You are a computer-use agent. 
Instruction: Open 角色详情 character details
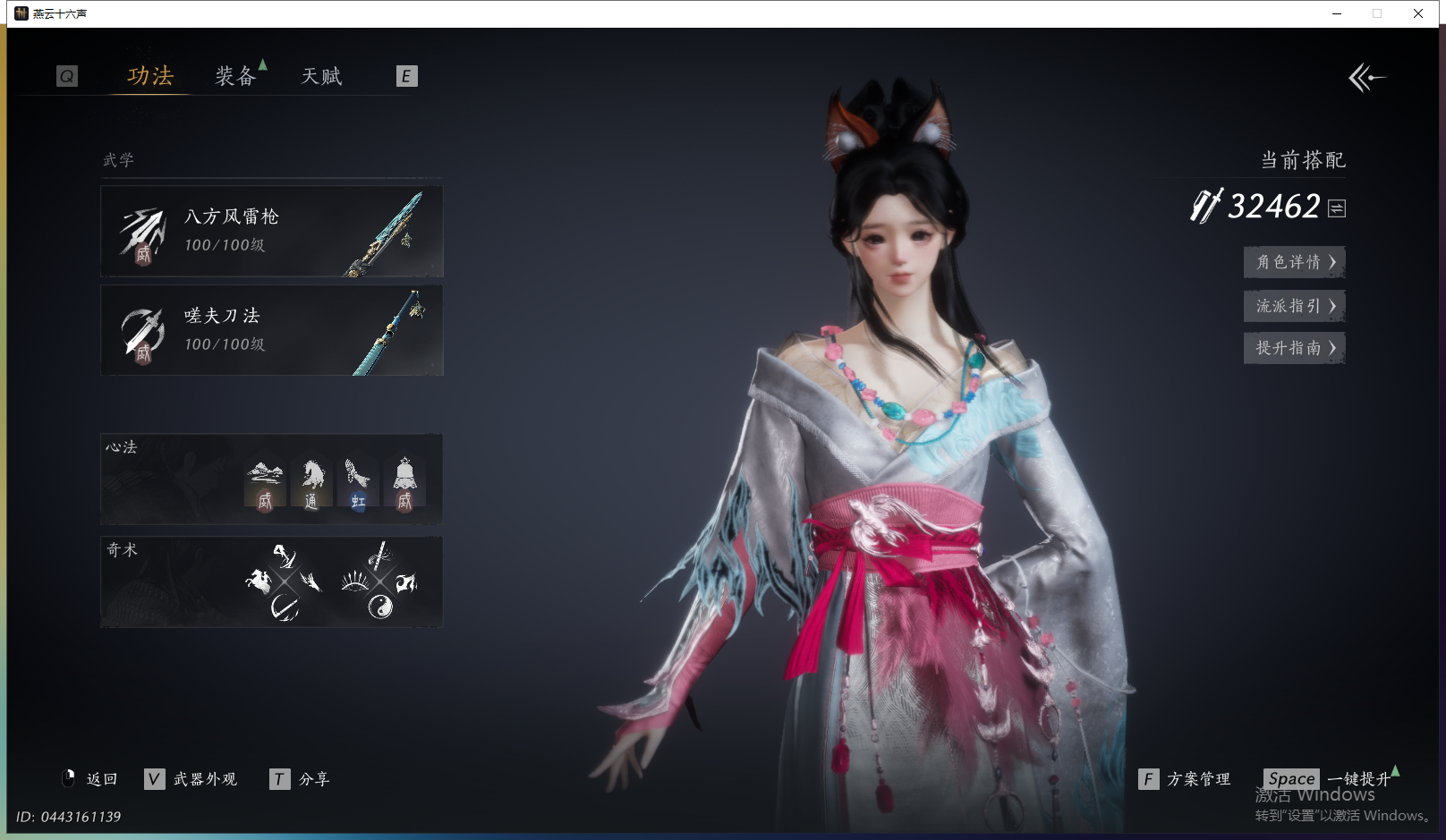pyautogui.click(x=1294, y=262)
